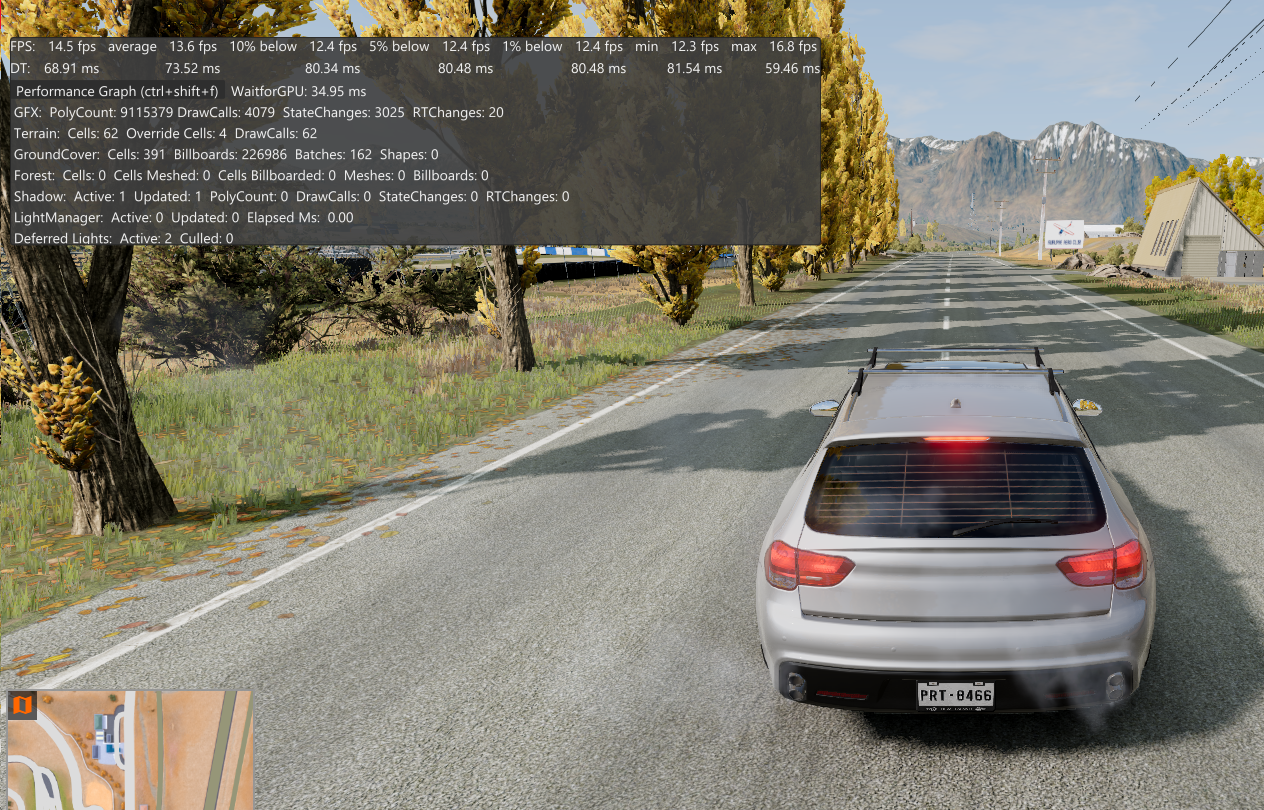Viewport: 1264px width, 810px height.
Task: Open the Performance Graph panel
Action: [117, 91]
